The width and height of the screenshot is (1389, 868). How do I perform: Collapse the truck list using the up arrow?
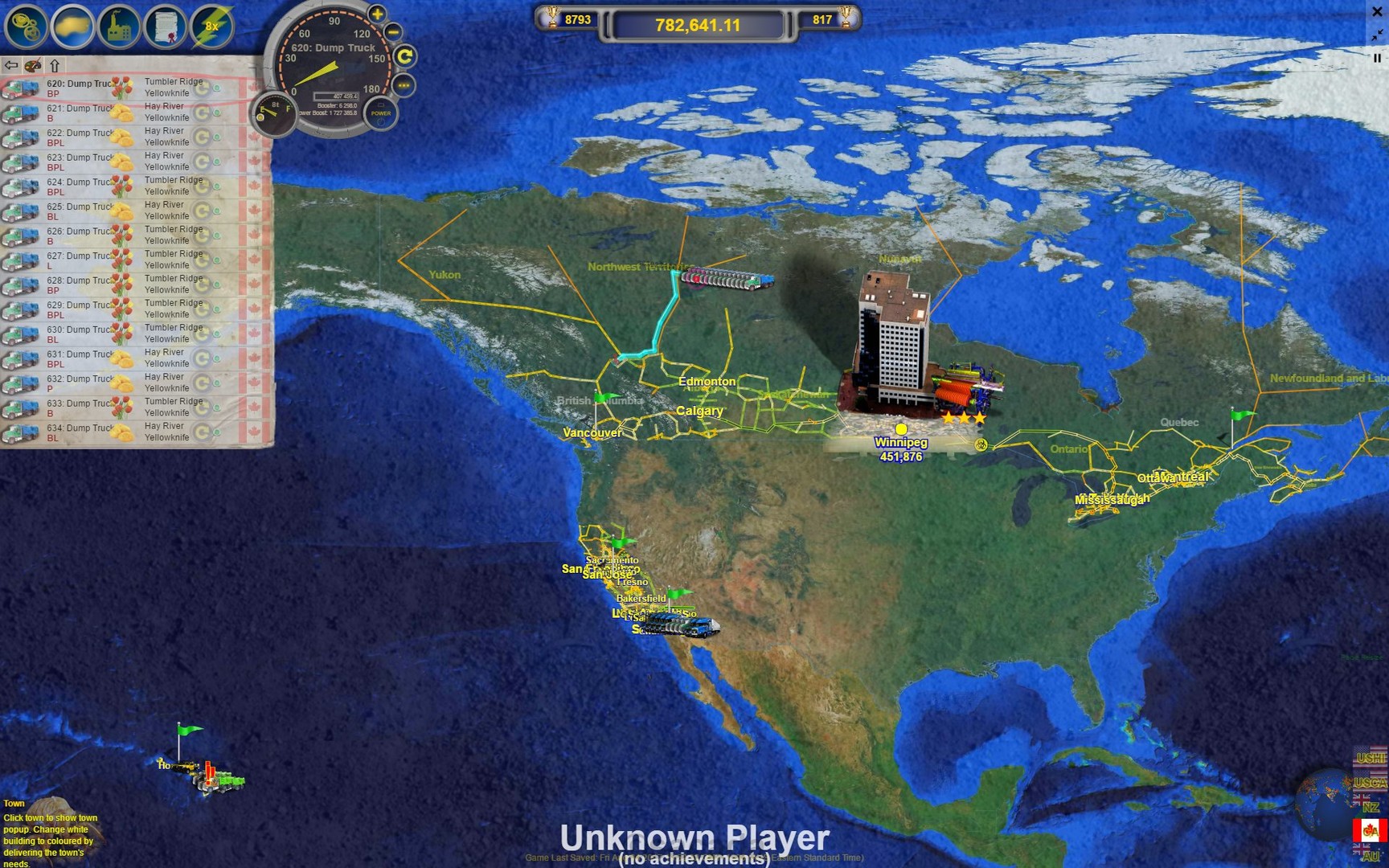click(x=54, y=65)
